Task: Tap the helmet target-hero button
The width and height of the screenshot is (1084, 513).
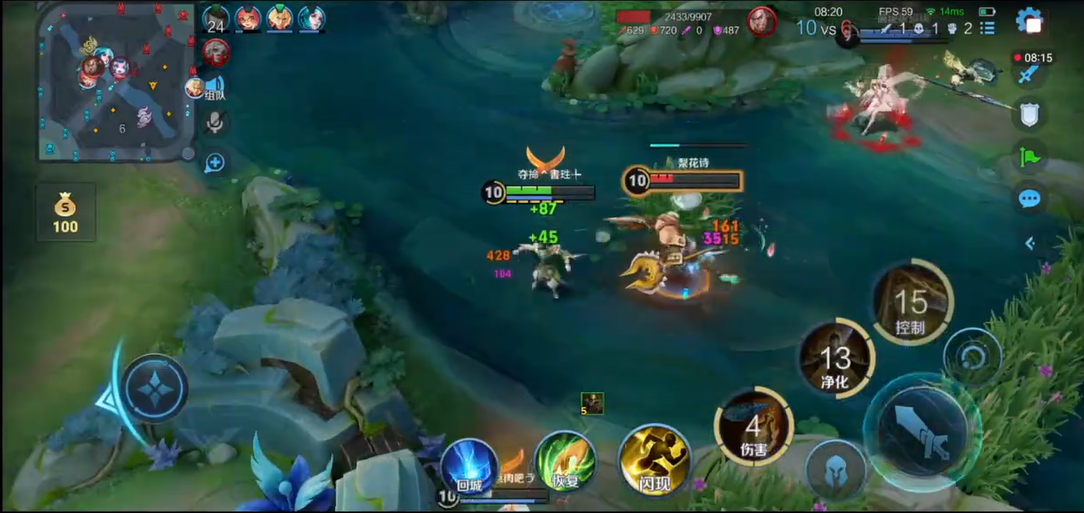Action: pos(836,469)
